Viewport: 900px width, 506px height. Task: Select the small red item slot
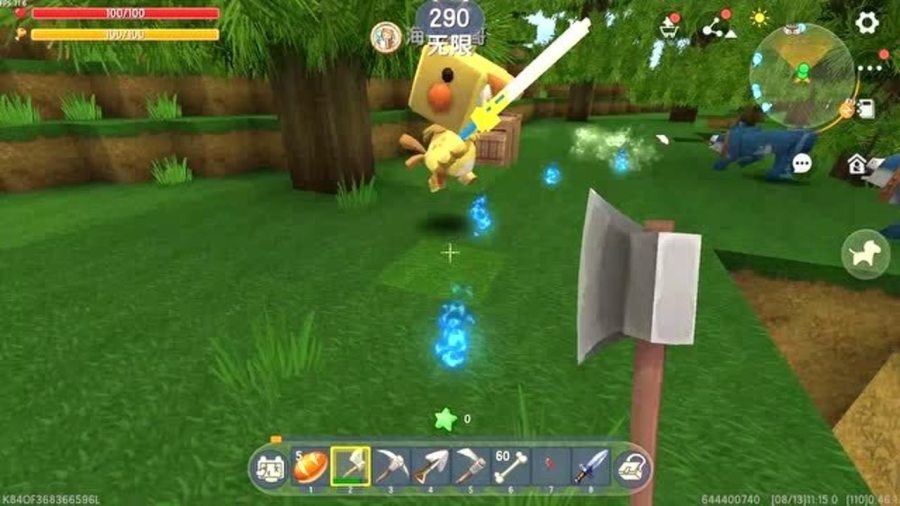(x=550, y=467)
